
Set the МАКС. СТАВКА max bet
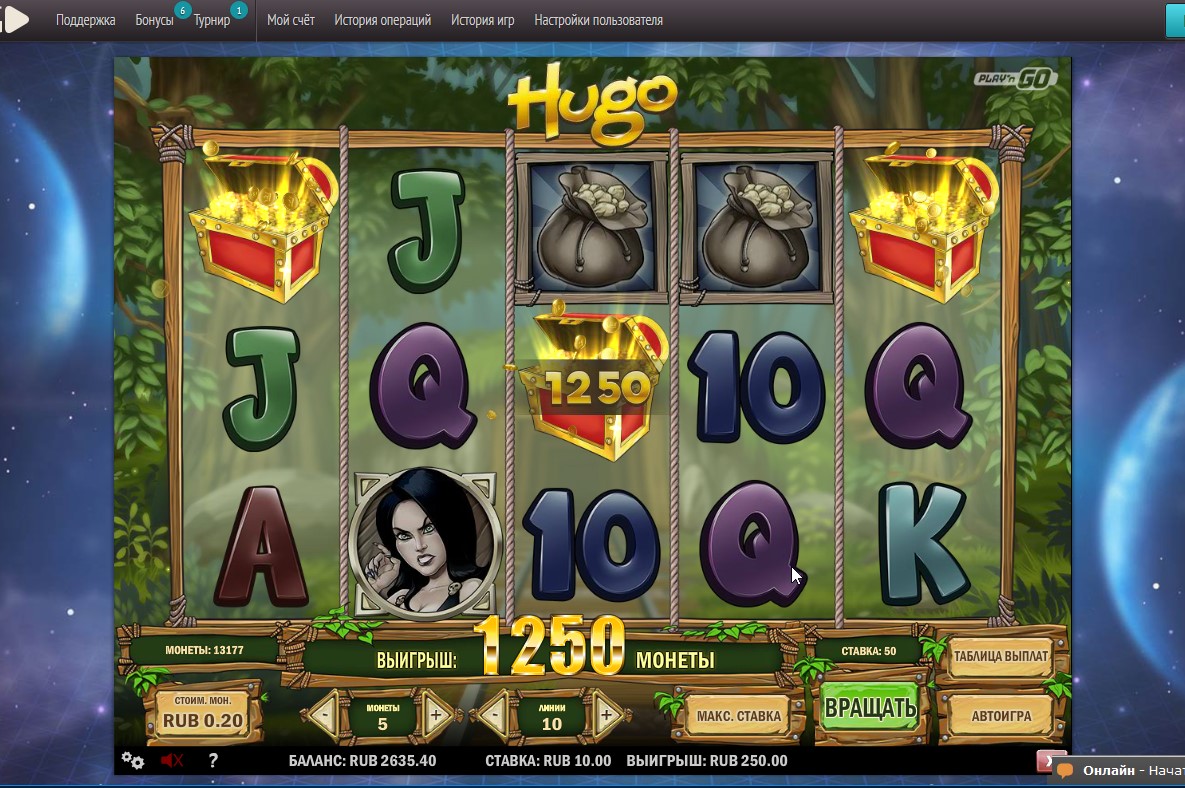[738, 716]
